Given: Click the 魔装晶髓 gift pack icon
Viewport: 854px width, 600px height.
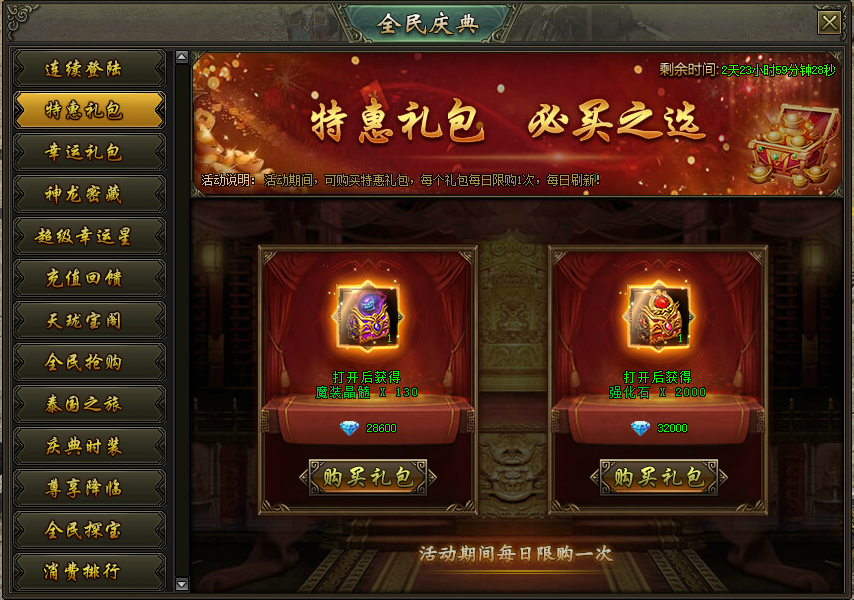Looking at the screenshot, I should 368,317.
